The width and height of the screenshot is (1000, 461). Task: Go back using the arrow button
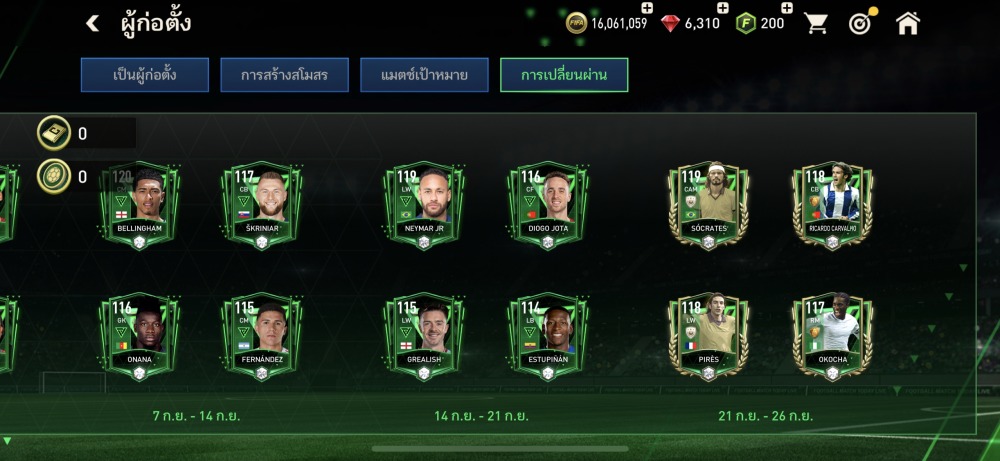[92, 23]
